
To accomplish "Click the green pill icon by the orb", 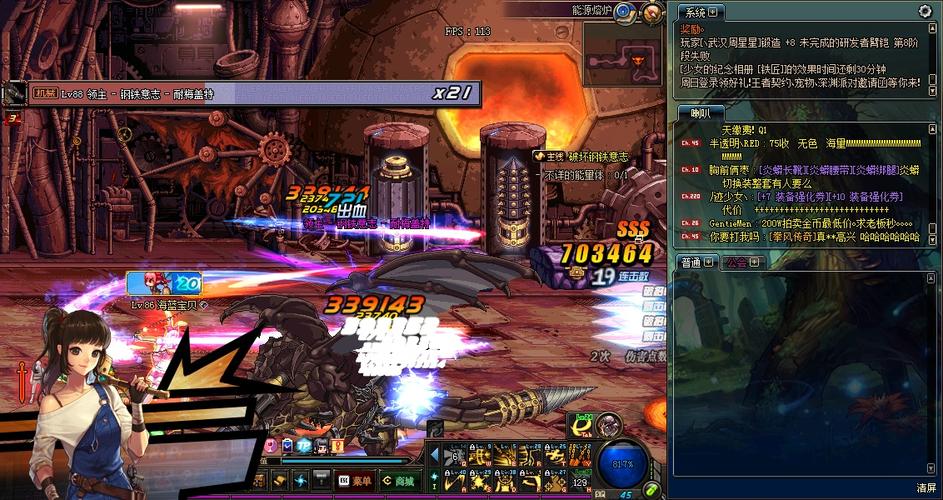I will (652, 489).
